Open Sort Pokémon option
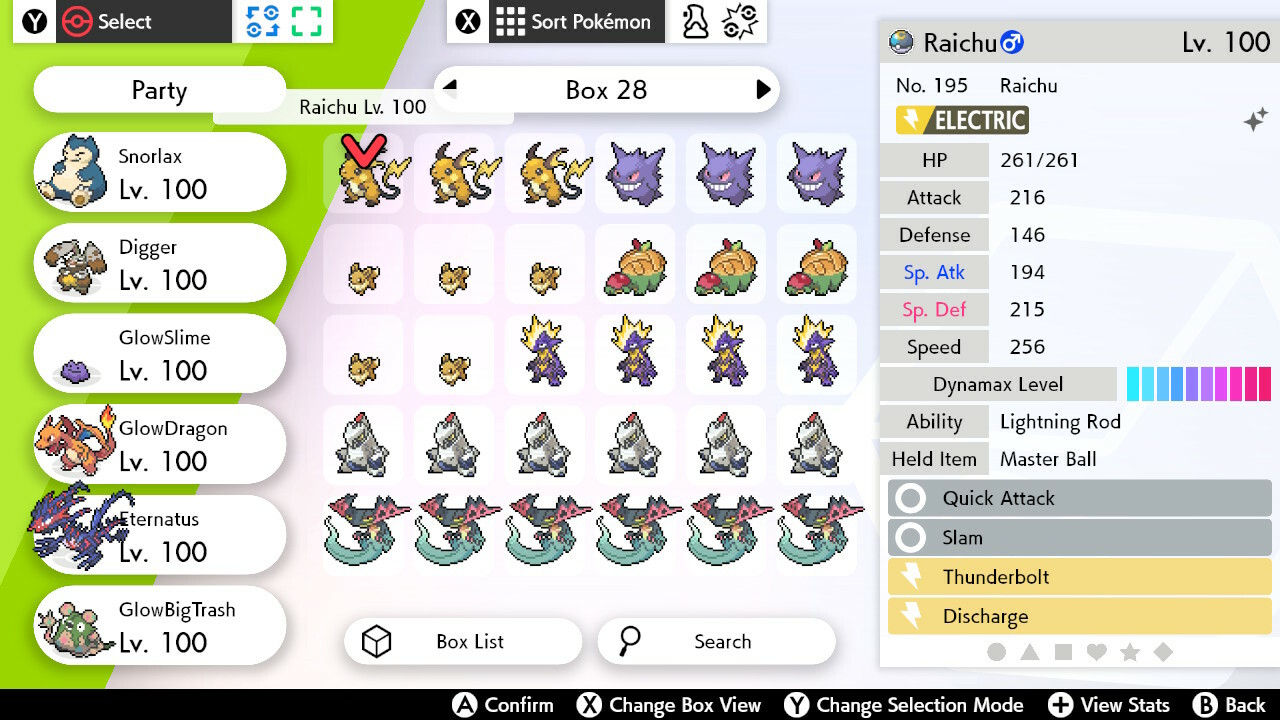The image size is (1280, 720). pos(575,22)
